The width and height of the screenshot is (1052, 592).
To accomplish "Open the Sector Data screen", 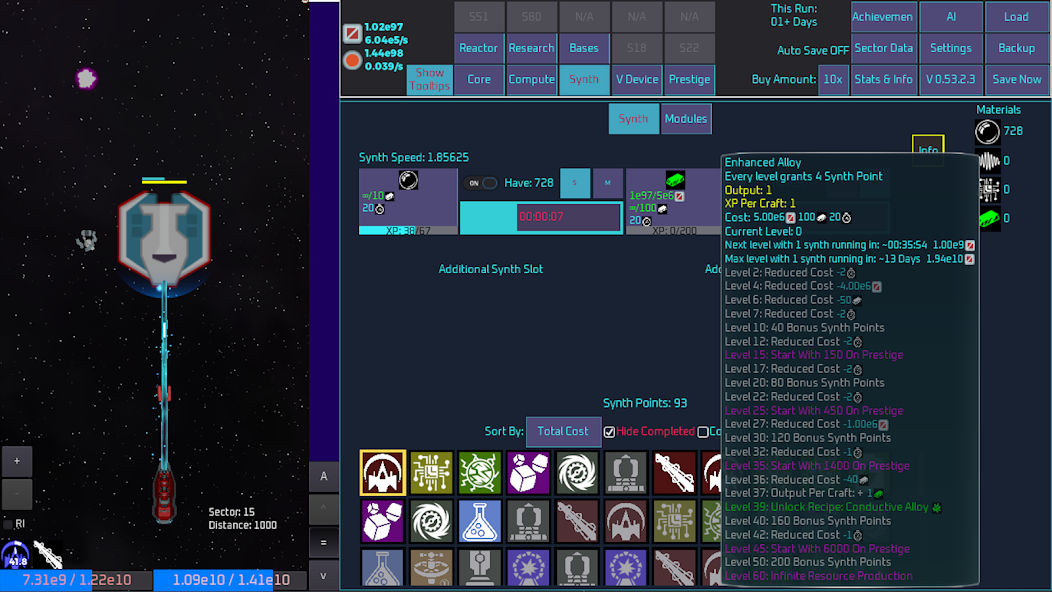I will 884,48.
